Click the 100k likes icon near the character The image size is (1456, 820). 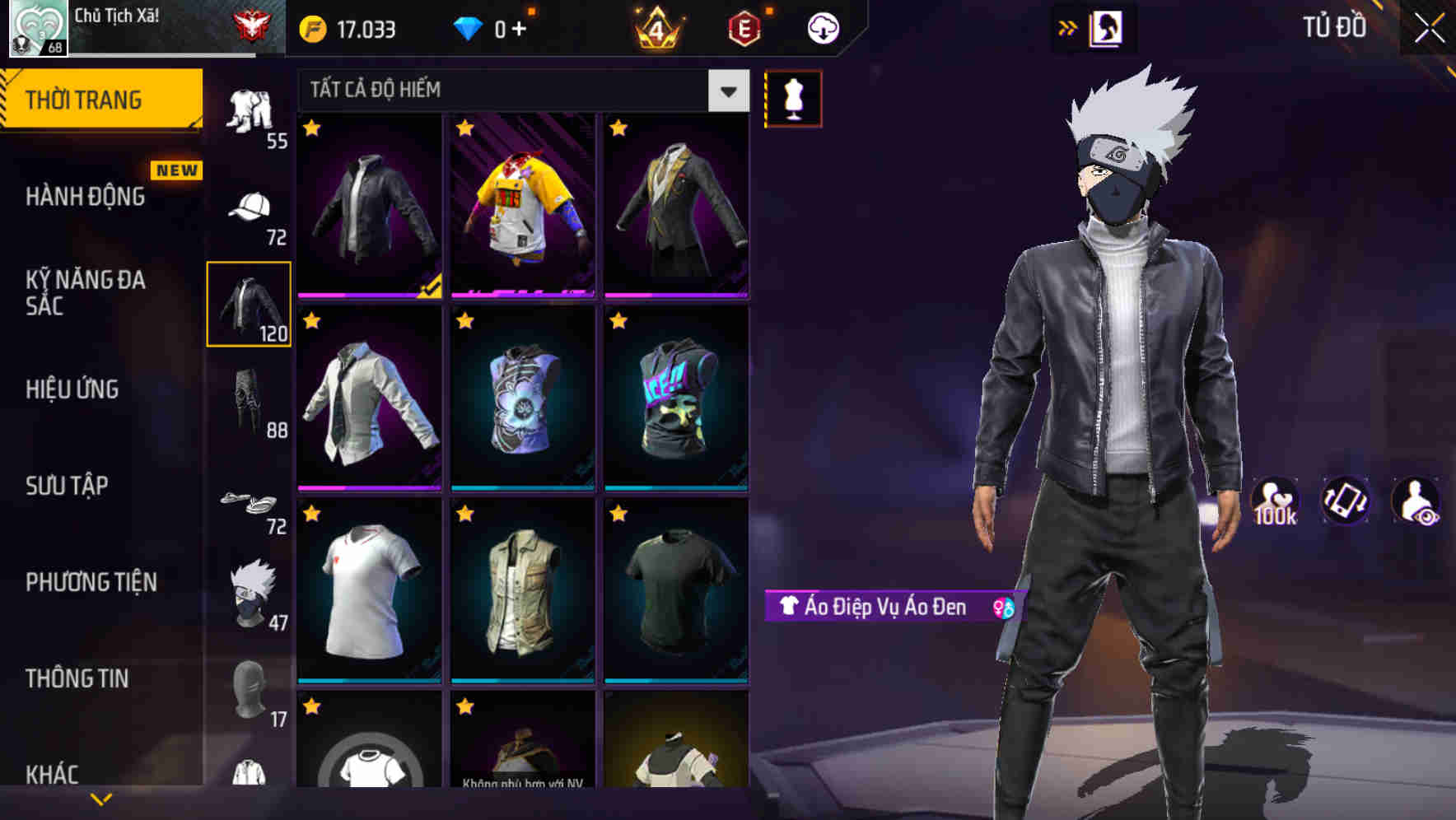[x=1276, y=500]
